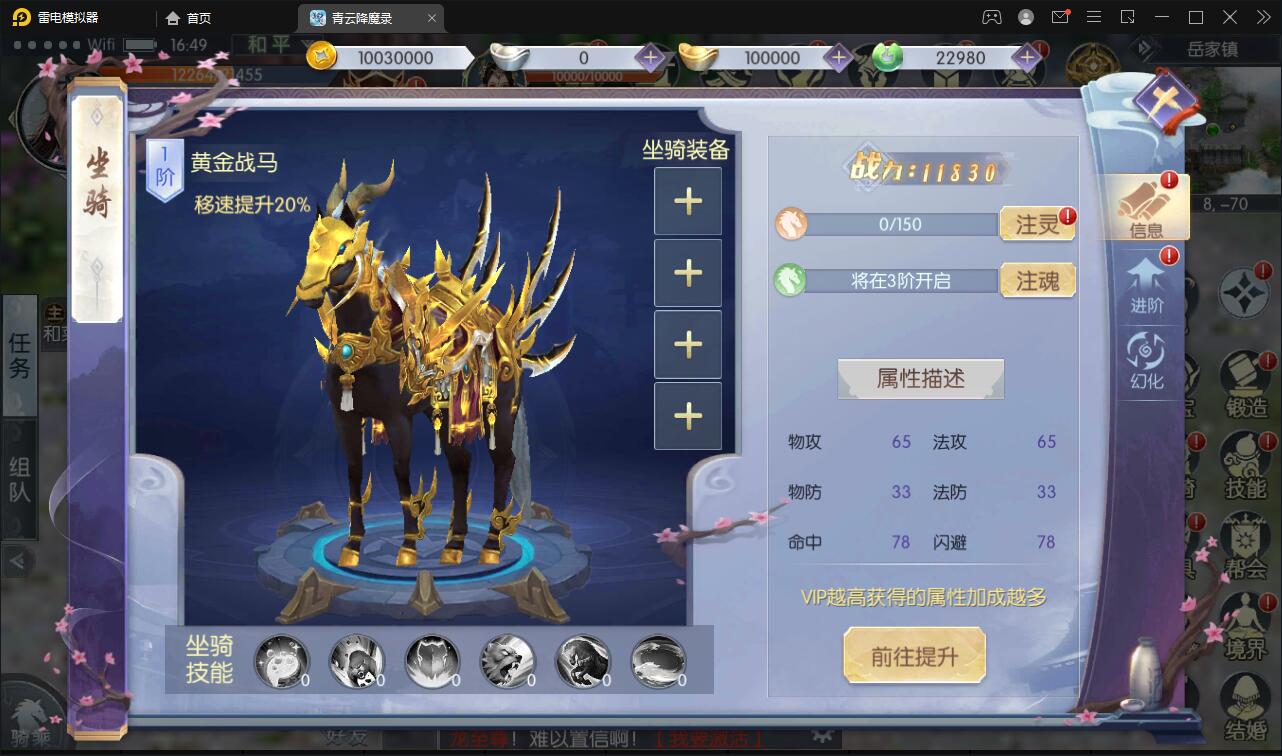This screenshot has width=1282, height=756.
Task: Click the first empty mount equipment slot
Action: 687,201
